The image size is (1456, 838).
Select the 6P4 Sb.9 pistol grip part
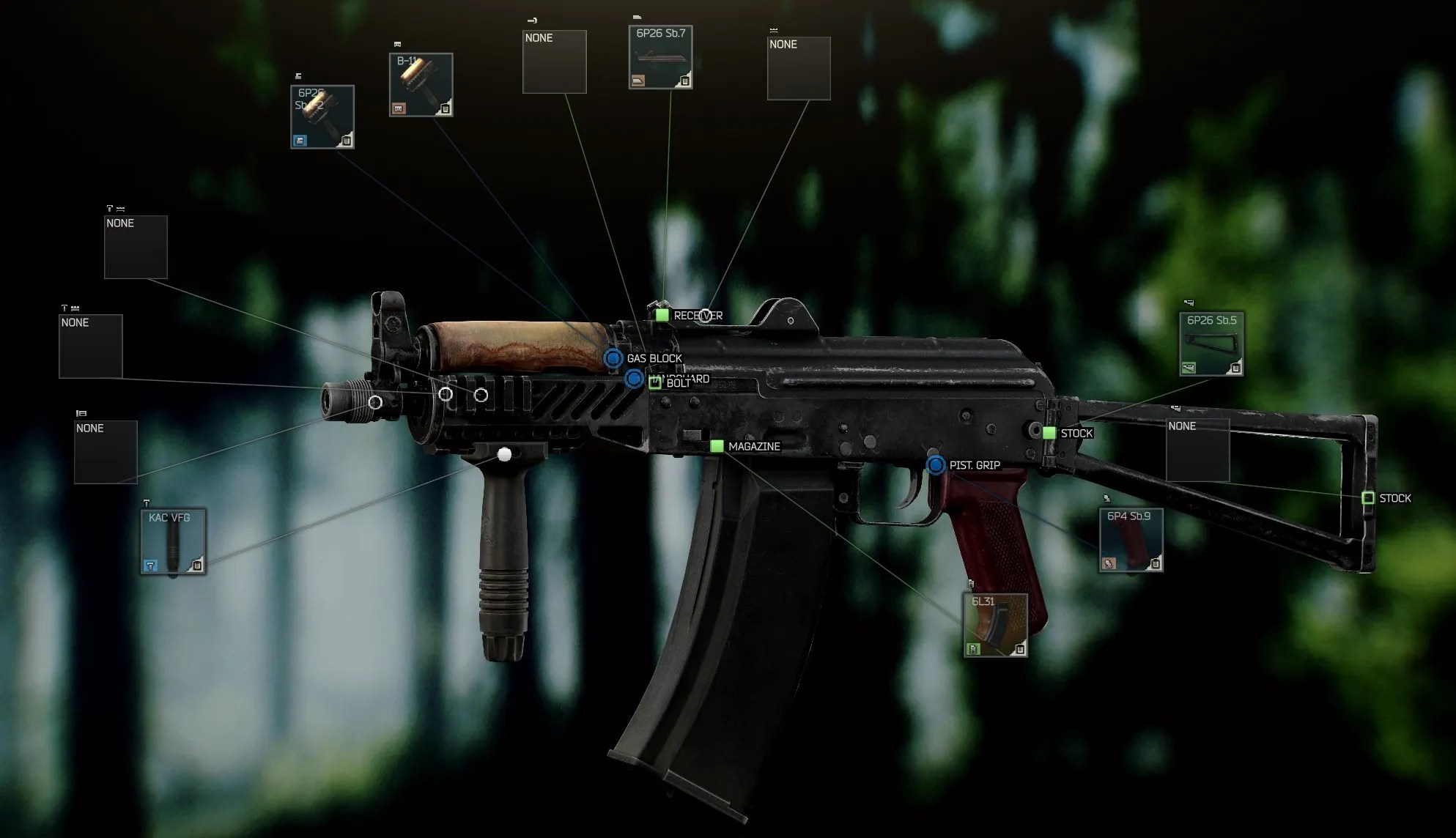(x=1131, y=541)
